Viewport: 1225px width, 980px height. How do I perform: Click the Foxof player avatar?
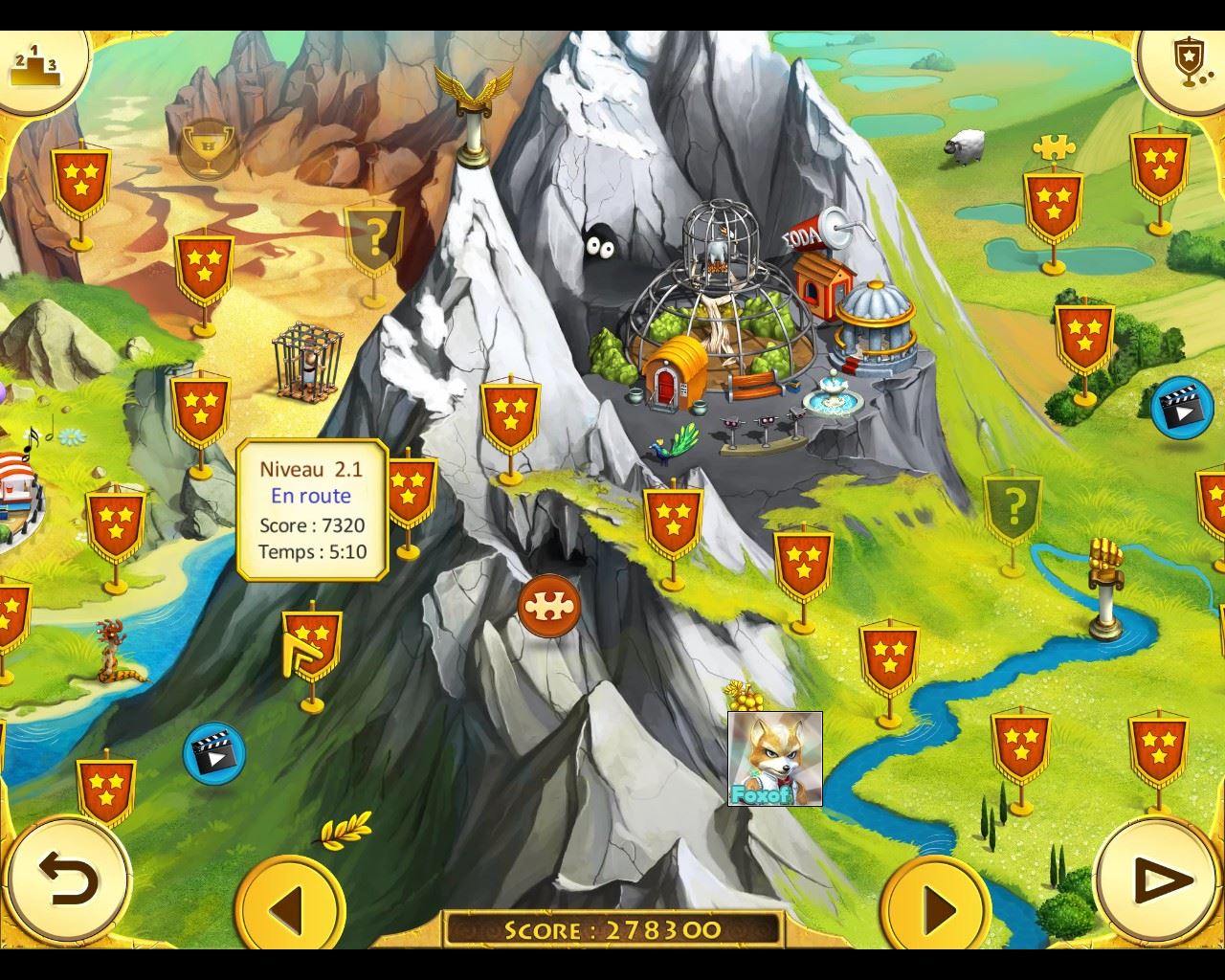[774, 758]
